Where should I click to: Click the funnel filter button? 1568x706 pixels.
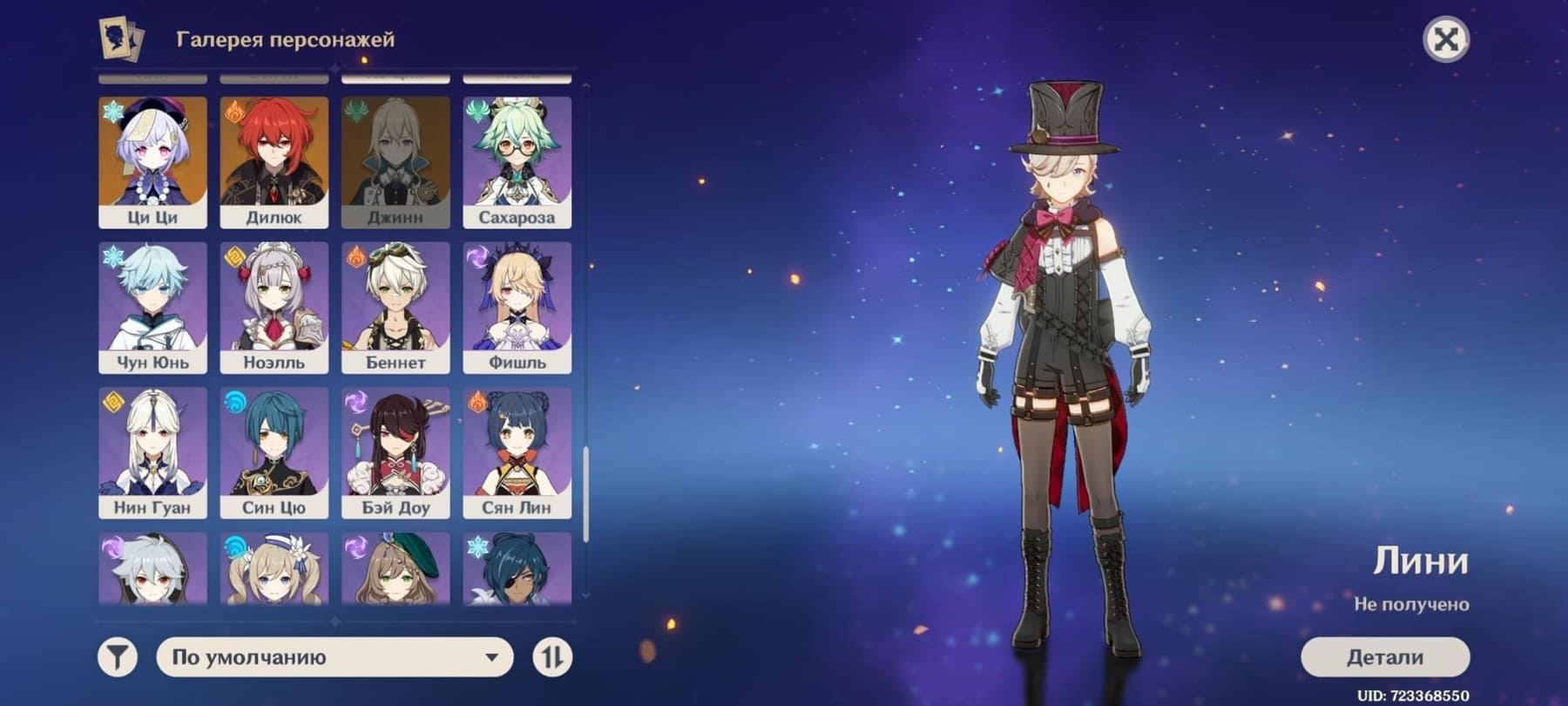click(x=118, y=657)
